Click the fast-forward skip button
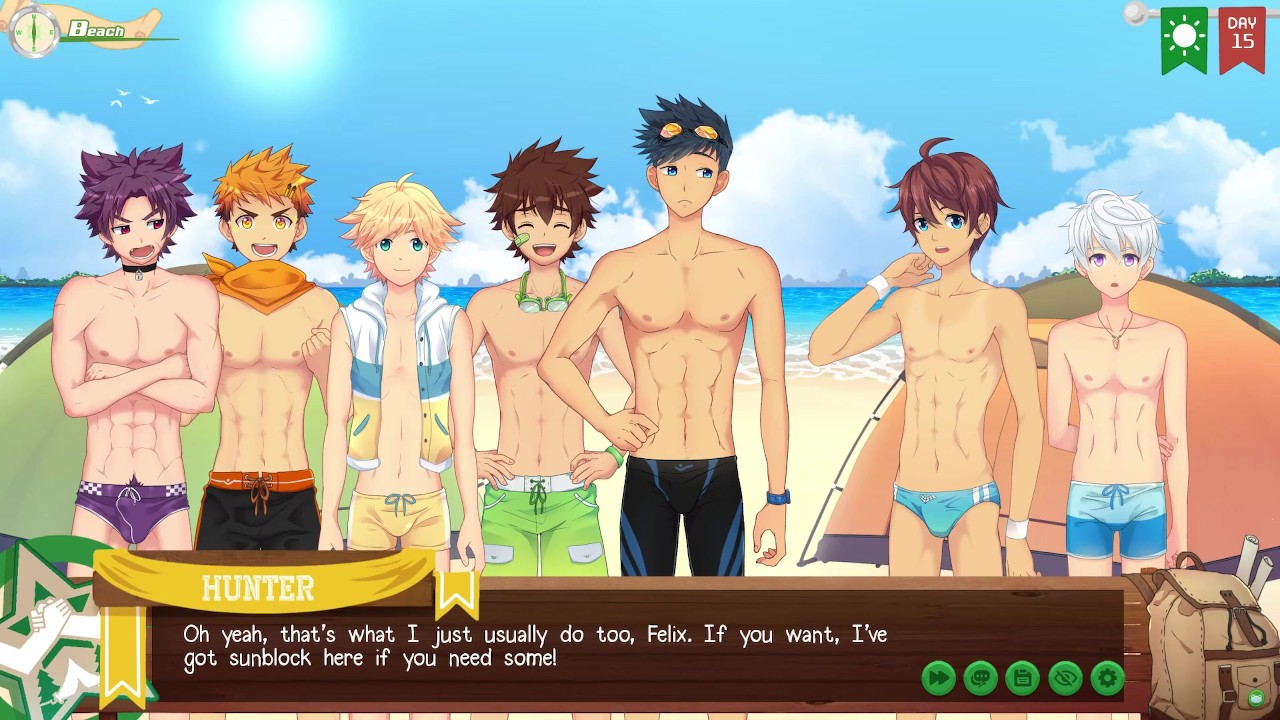Image resolution: width=1280 pixels, height=720 pixels. click(938, 678)
